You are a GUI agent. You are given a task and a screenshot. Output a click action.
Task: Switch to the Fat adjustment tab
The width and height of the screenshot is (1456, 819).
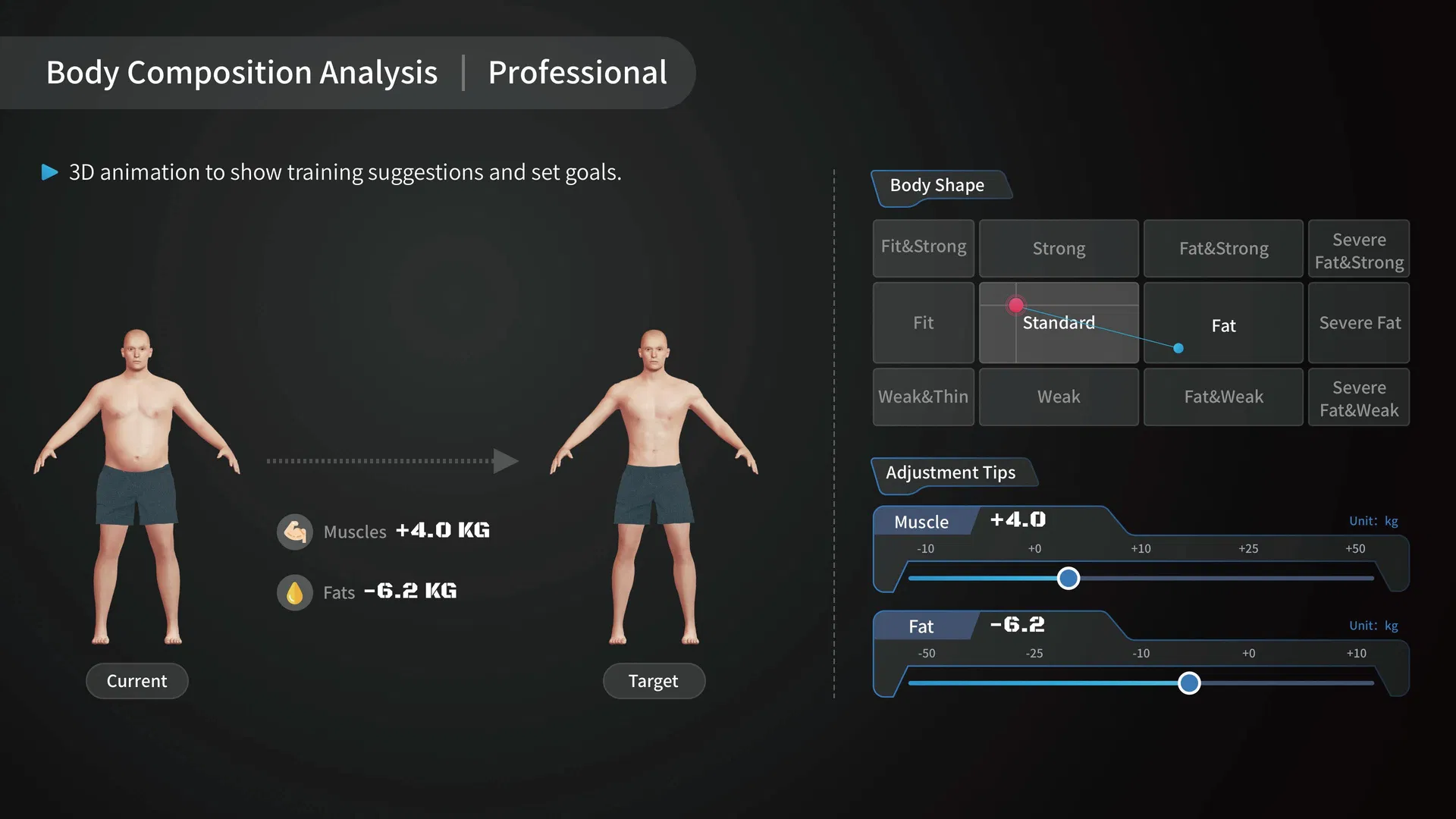click(921, 626)
